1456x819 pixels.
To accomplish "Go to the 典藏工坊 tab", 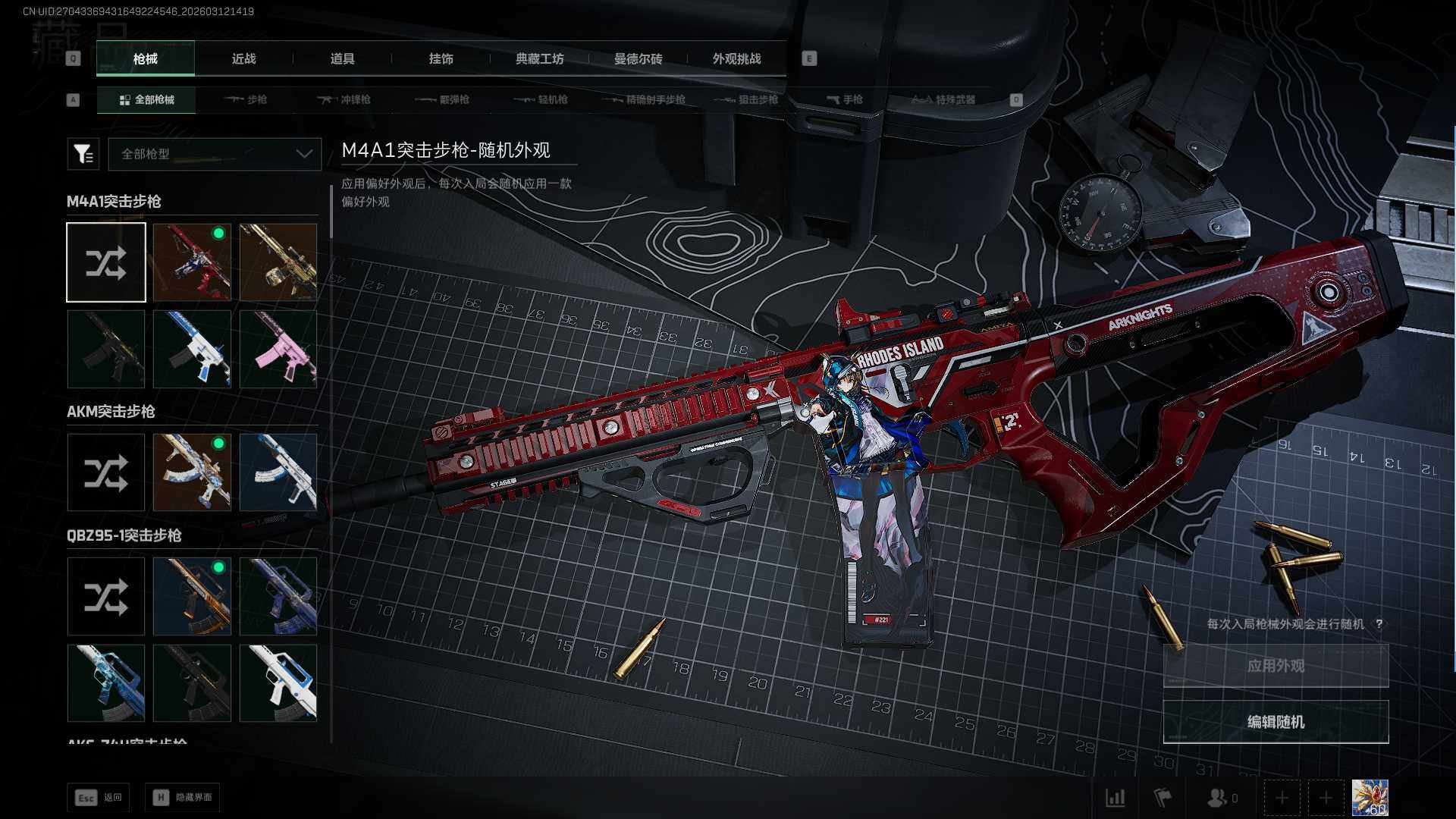I will coord(539,59).
